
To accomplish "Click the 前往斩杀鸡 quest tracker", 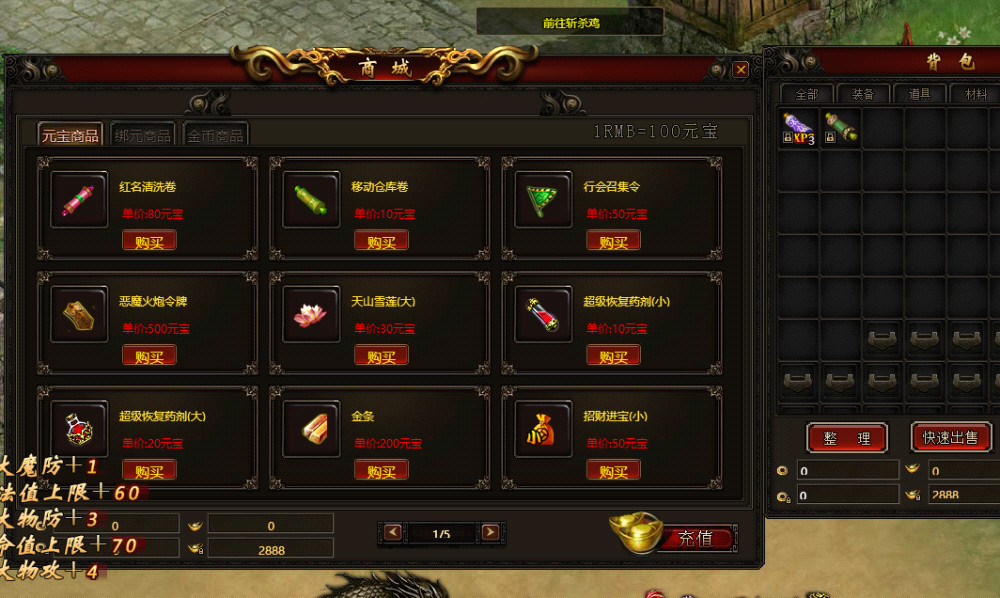I will (570, 22).
